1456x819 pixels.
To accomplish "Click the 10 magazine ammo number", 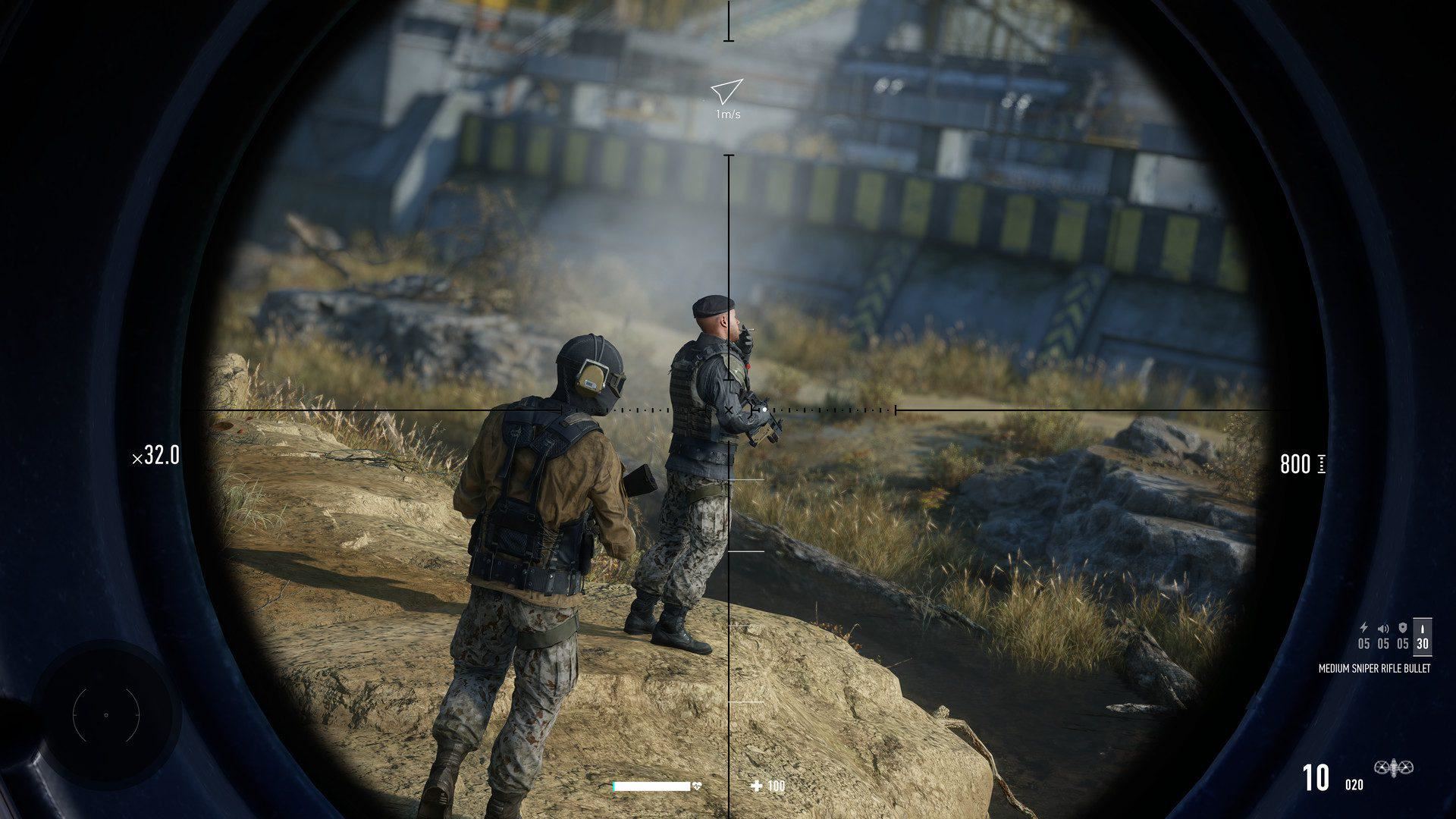I will (x=1315, y=776).
